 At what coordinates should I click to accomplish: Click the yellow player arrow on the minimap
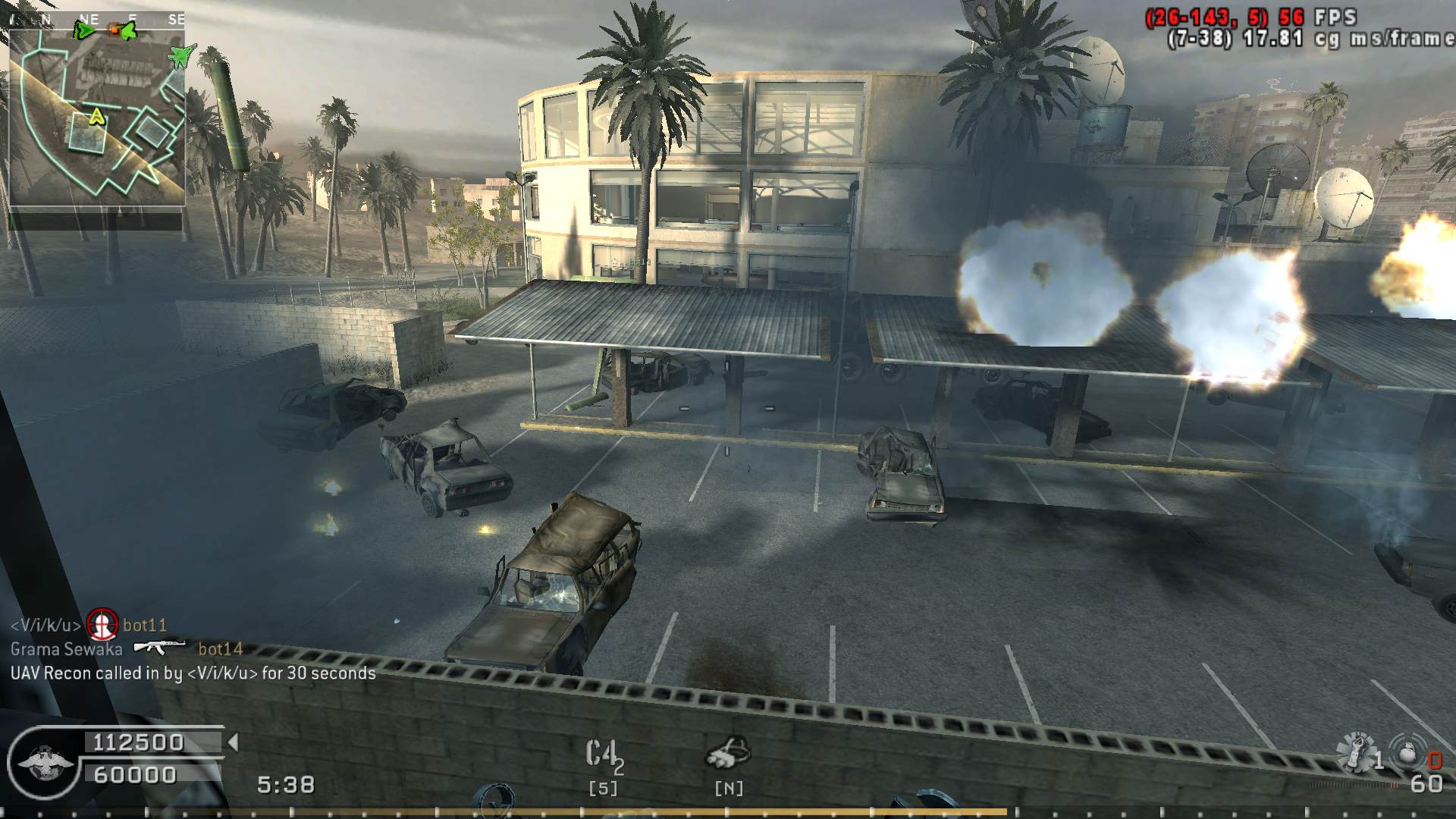click(96, 116)
